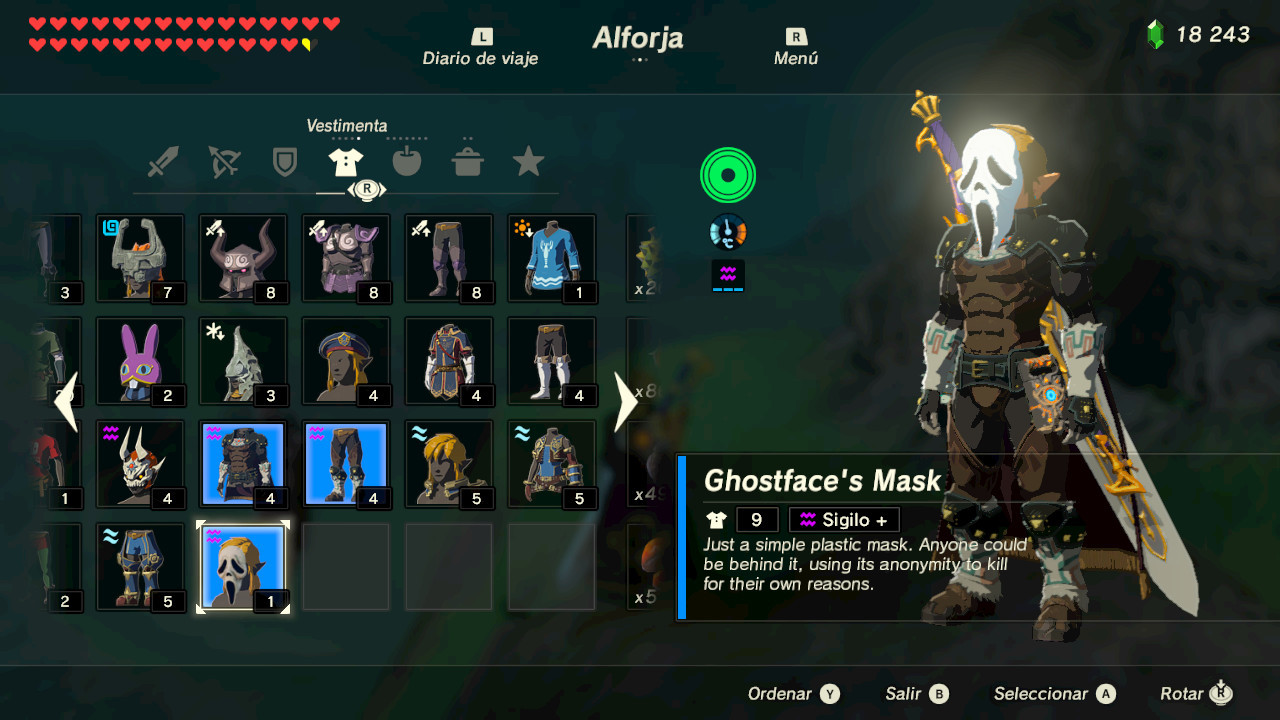Click the apple food category icon
The image size is (1280, 720).
tap(407, 160)
